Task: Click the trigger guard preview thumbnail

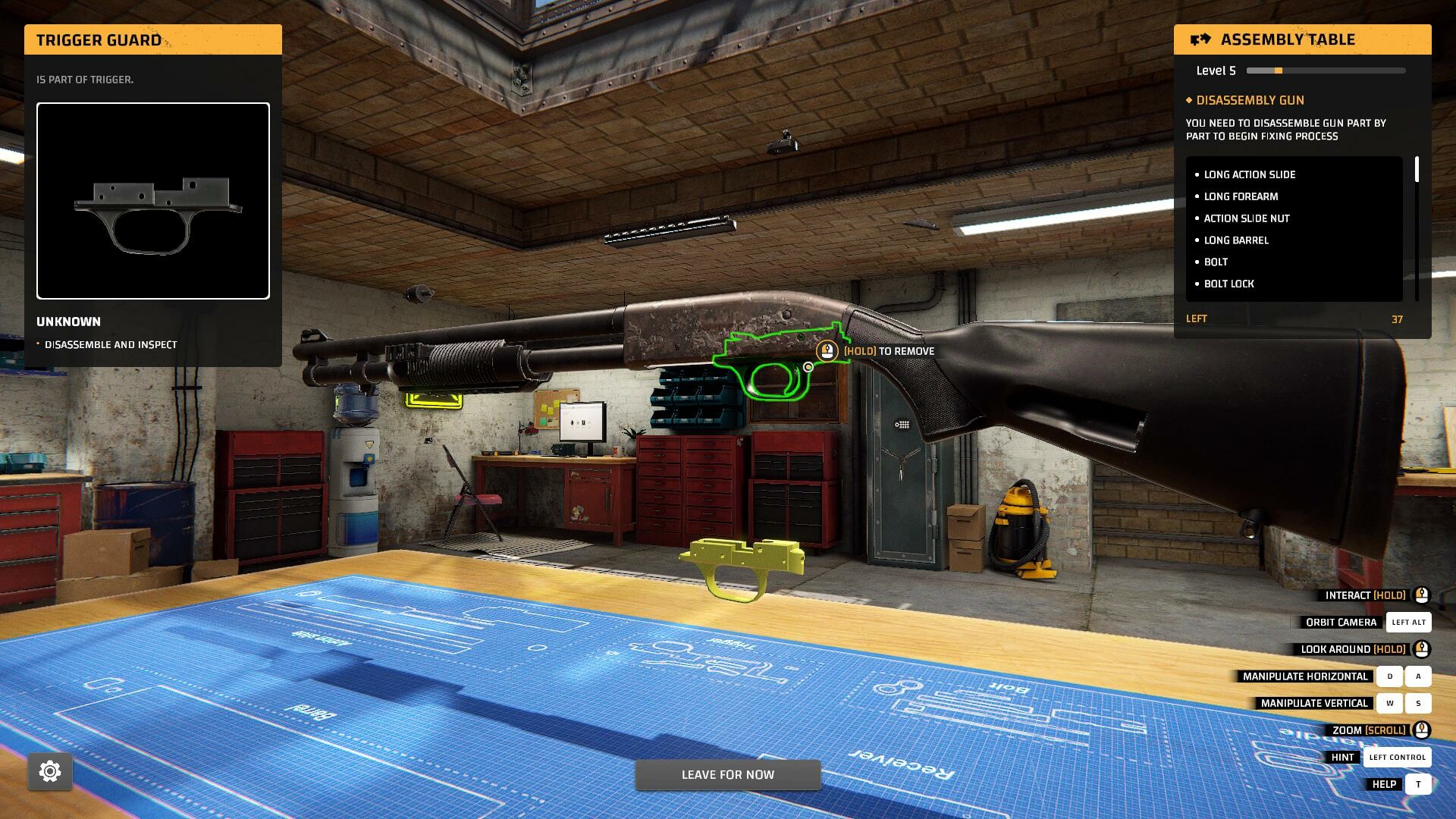Action: tap(152, 201)
